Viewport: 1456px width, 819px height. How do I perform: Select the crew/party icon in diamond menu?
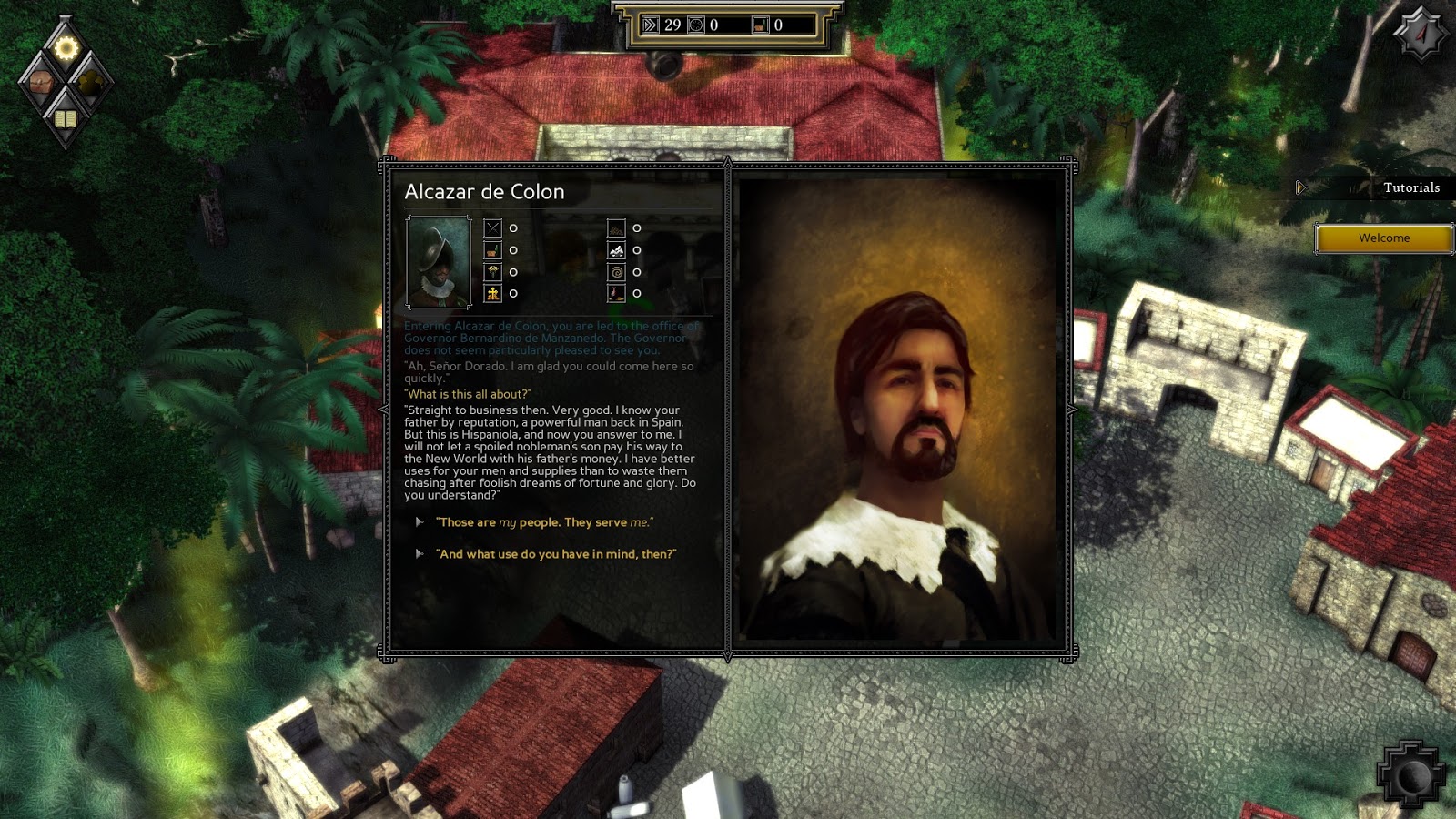pos(91,84)
